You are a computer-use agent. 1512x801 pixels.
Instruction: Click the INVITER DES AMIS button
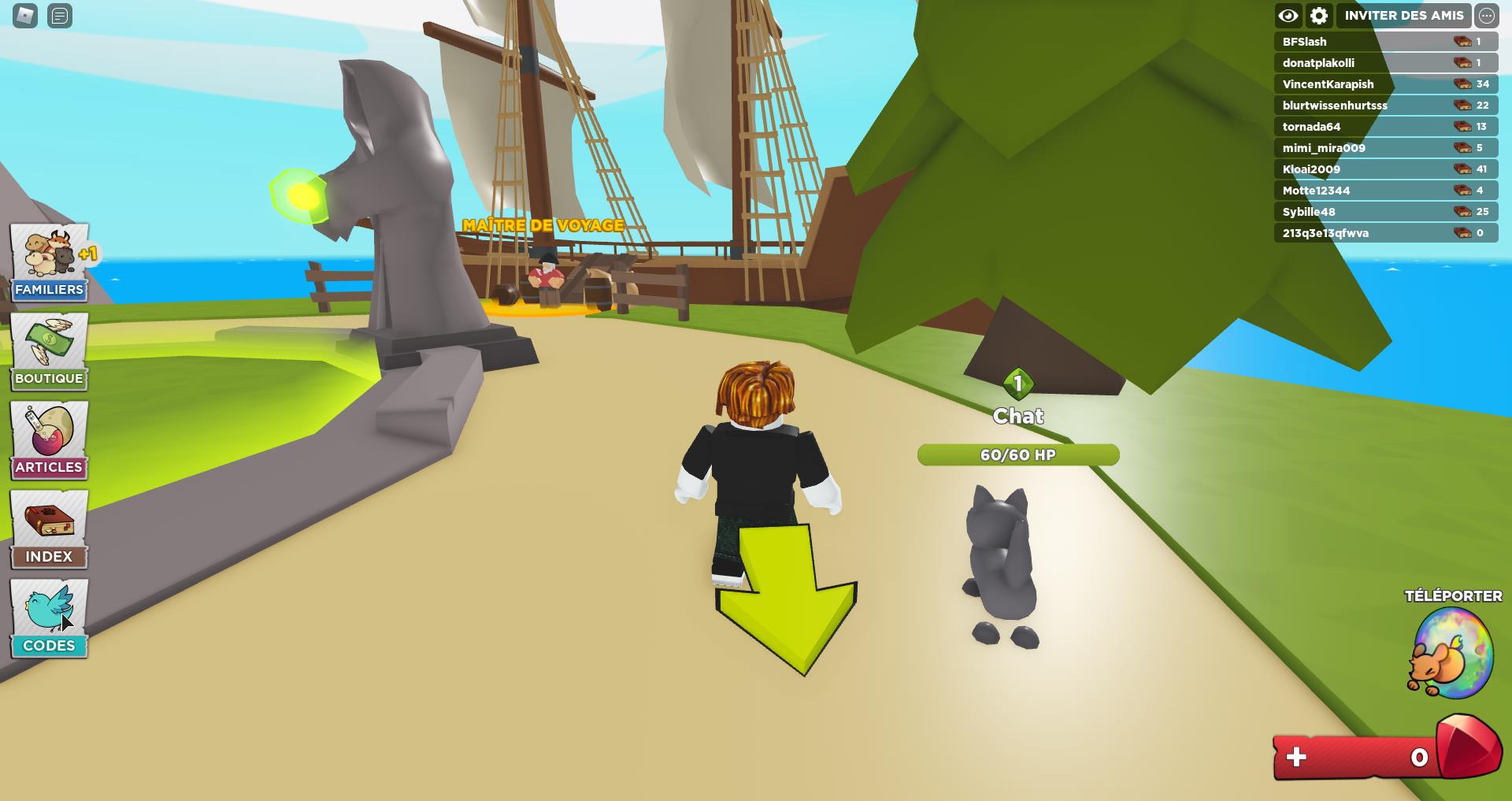(x=1405, y=15)
